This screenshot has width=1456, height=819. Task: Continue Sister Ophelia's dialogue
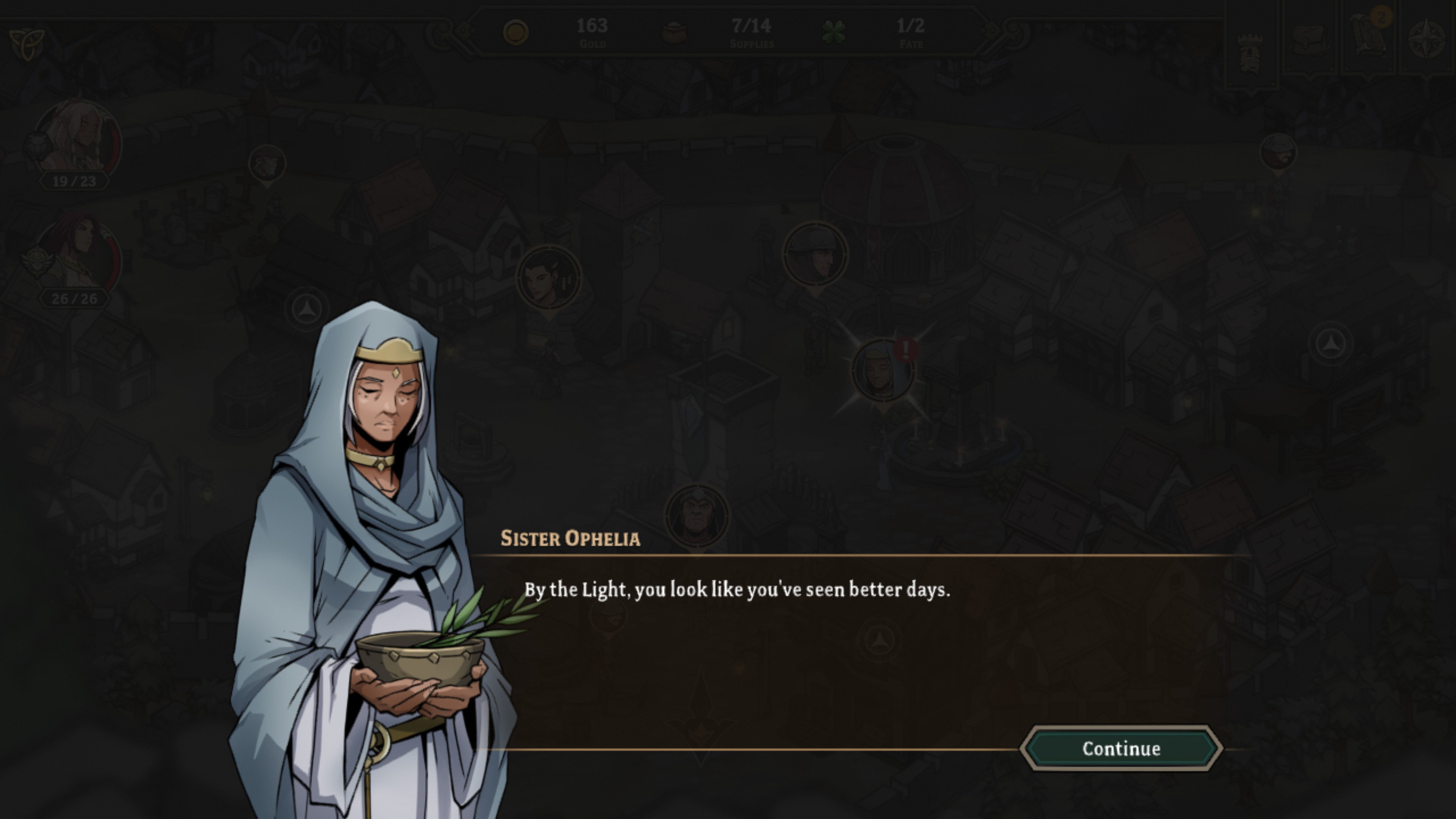point(1121,748)
